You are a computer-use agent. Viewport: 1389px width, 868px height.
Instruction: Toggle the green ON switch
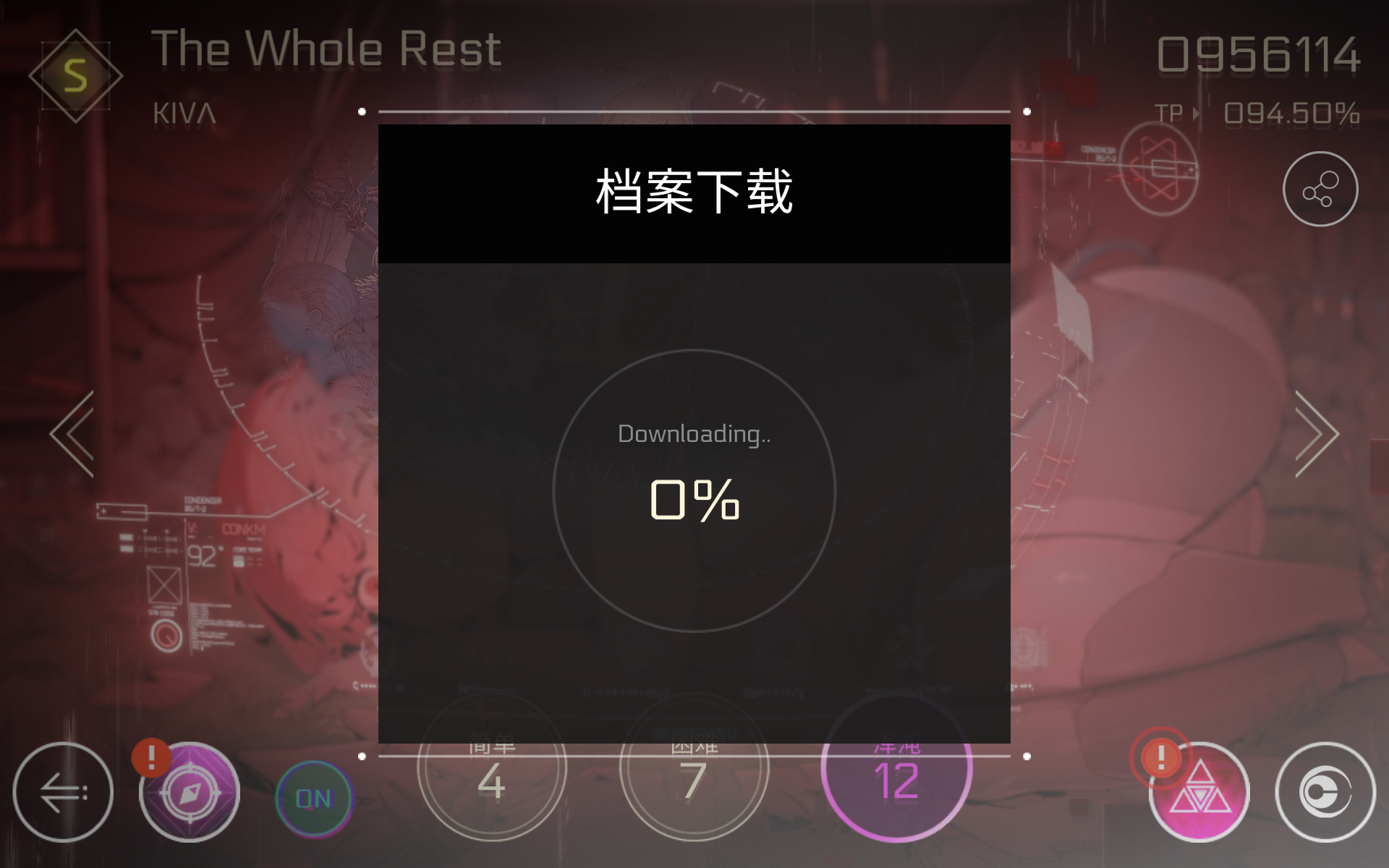313,799
